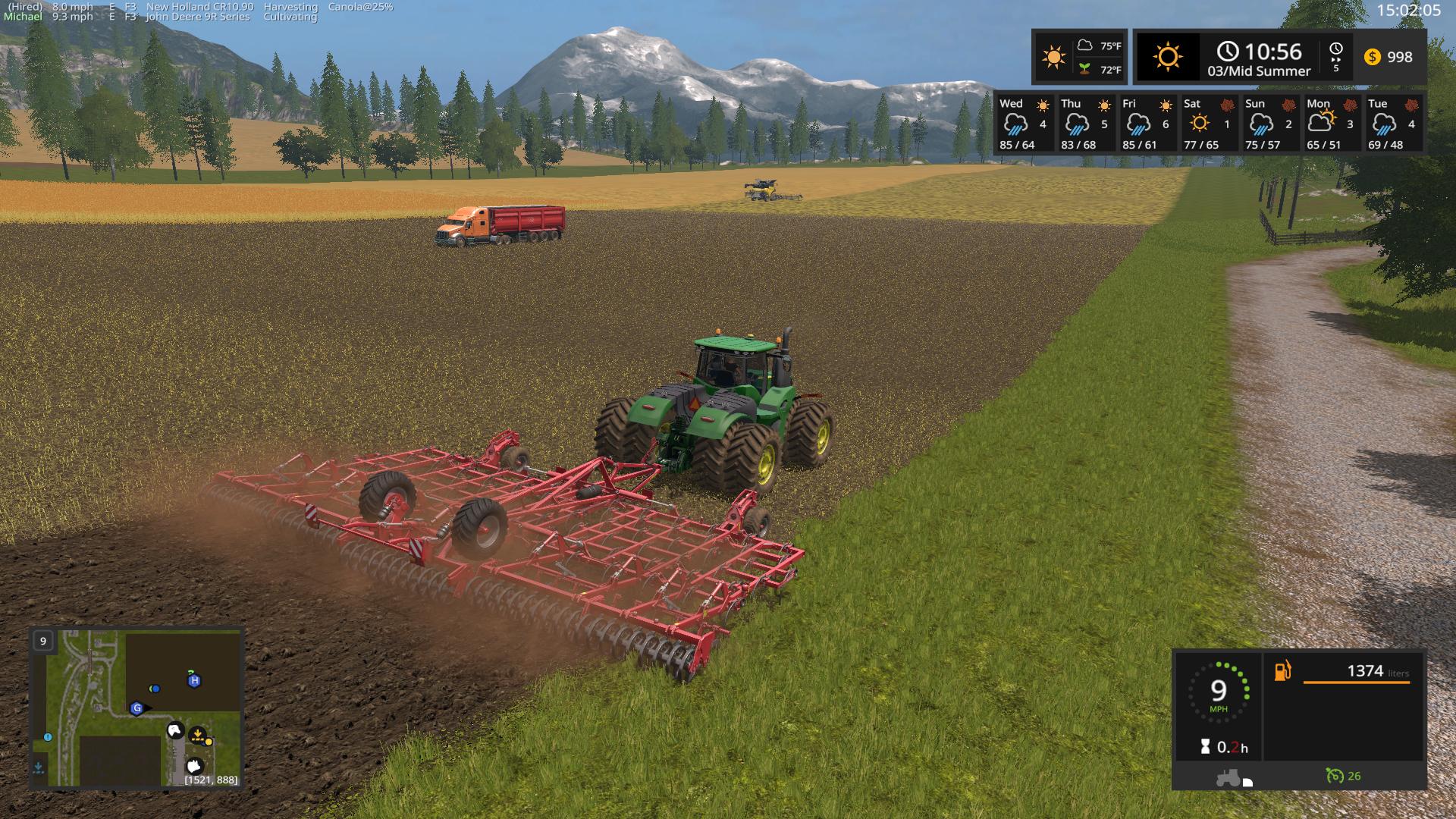This screenshot has width=1456, height=819.
Task: Click the H marker on the minimap
Action: pyautogui.click(x=194, y=680)
